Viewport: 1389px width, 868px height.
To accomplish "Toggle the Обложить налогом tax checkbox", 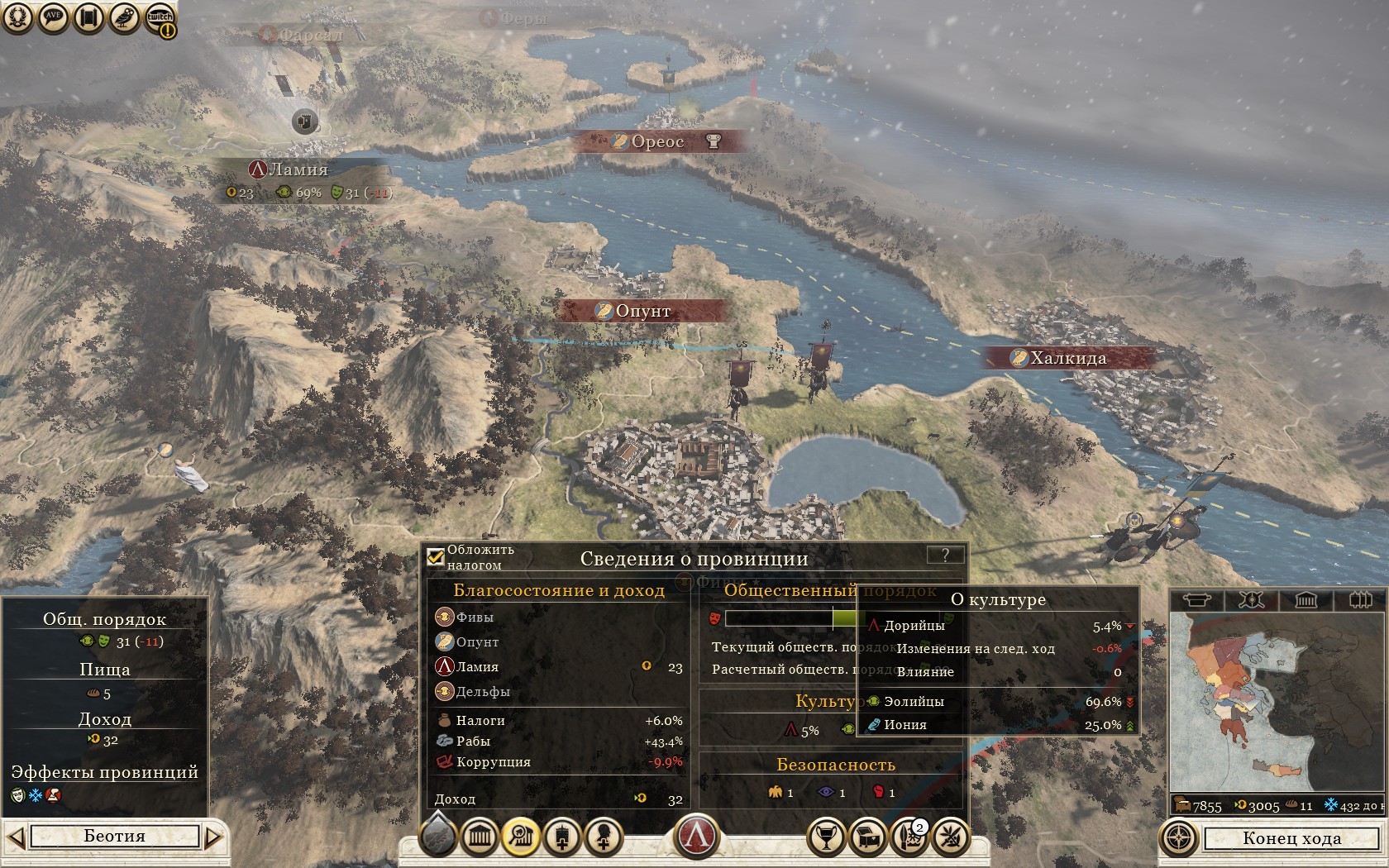I will 436,556.
